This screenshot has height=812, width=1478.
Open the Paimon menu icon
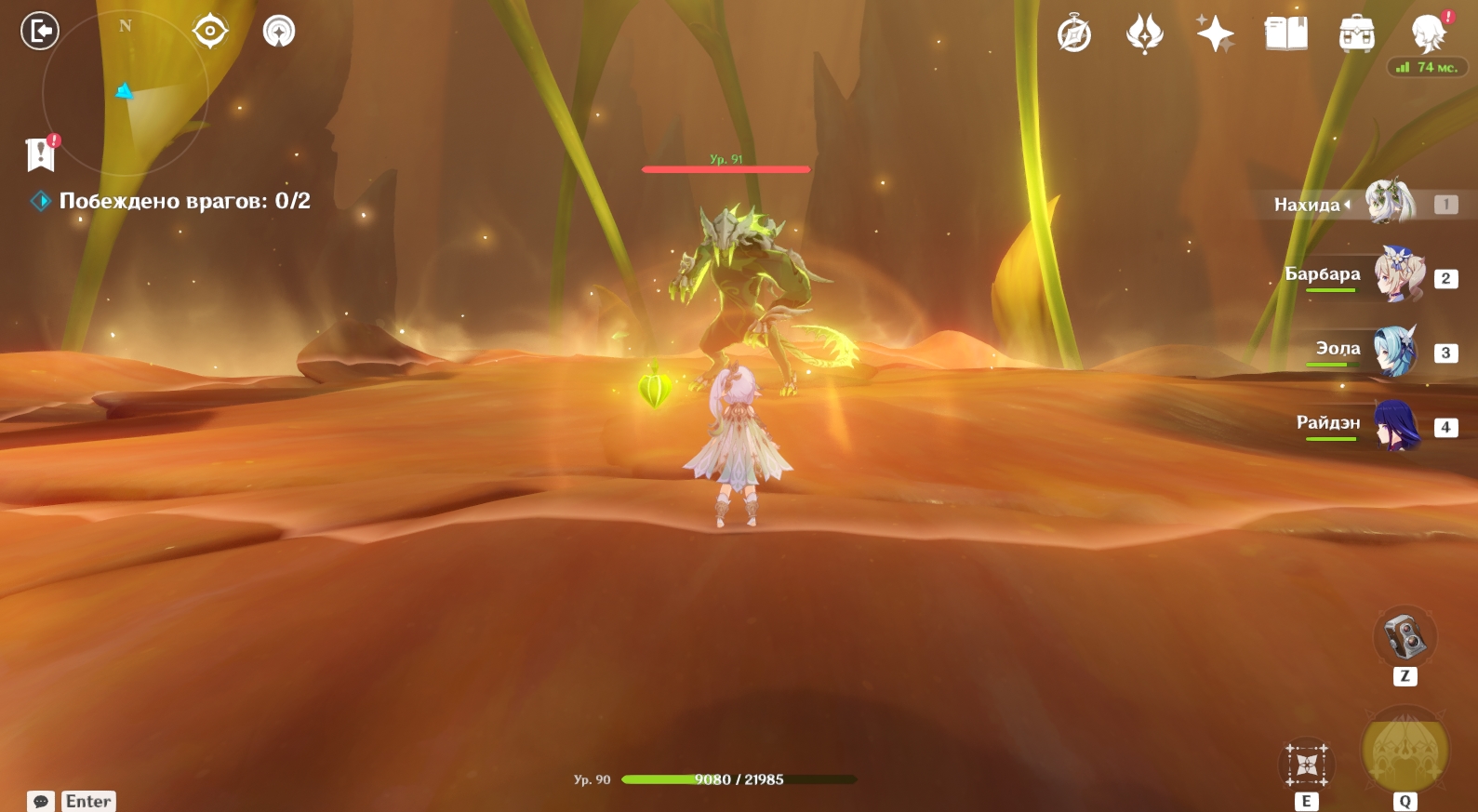[x=1428, y=34]
